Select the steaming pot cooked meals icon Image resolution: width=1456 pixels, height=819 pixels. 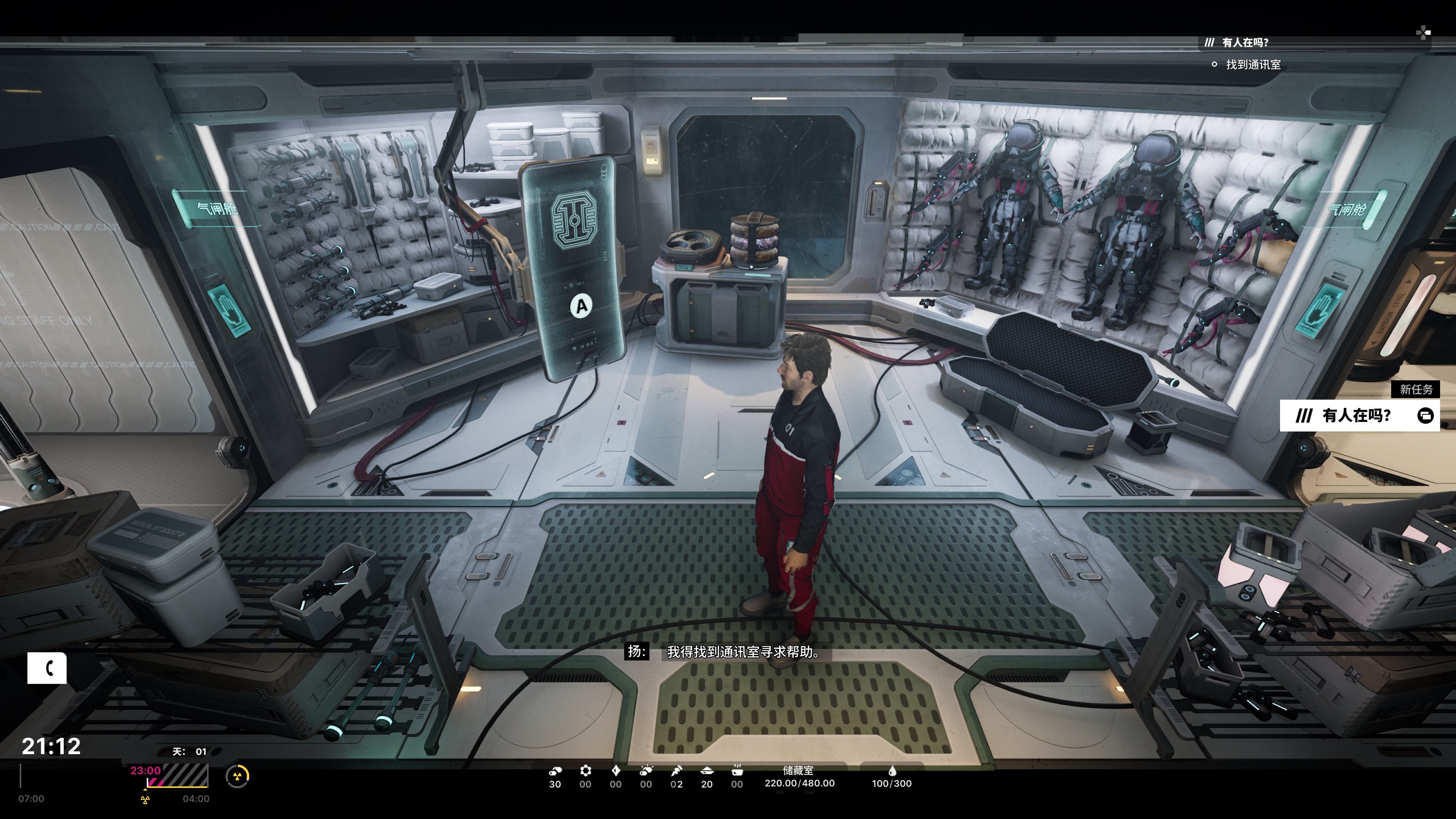(x=737, y=770)
